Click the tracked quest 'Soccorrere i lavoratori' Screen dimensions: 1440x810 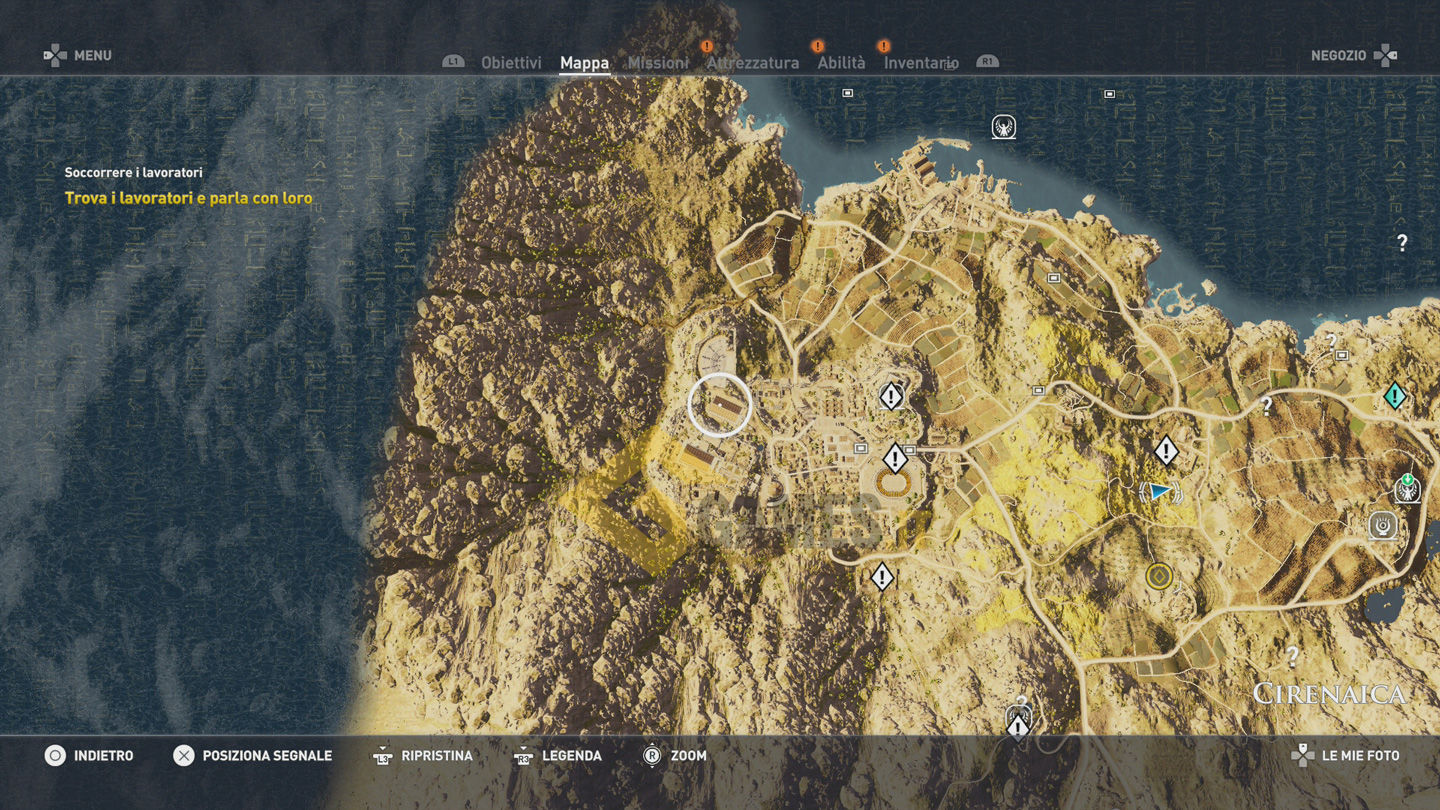click(x=134, y=173)
